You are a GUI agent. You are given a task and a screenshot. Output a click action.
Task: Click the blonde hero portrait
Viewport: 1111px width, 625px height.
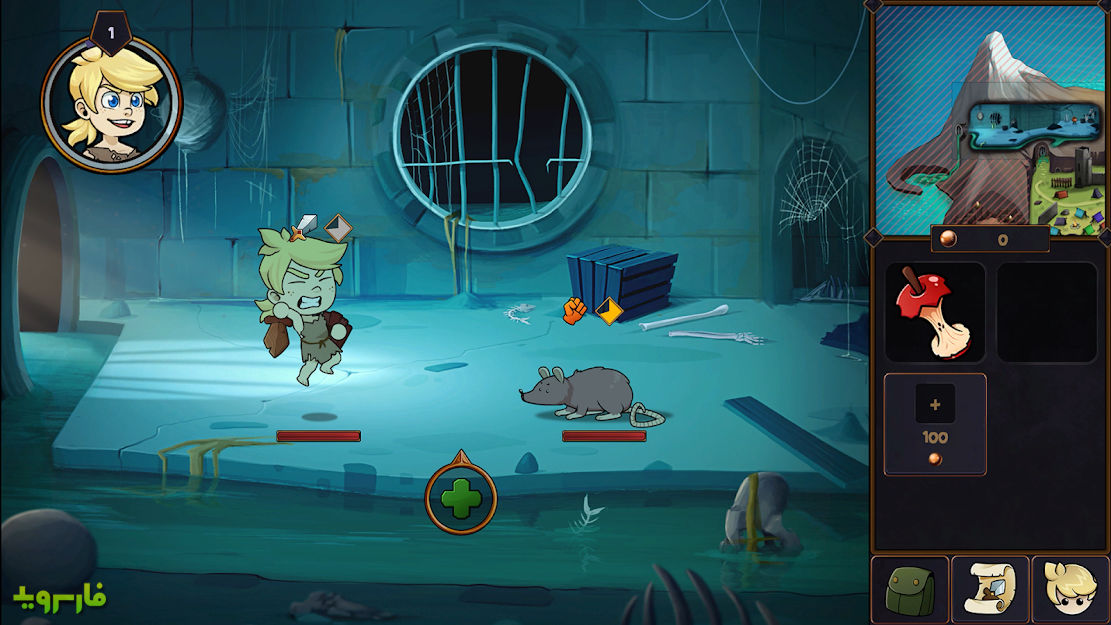111,104
